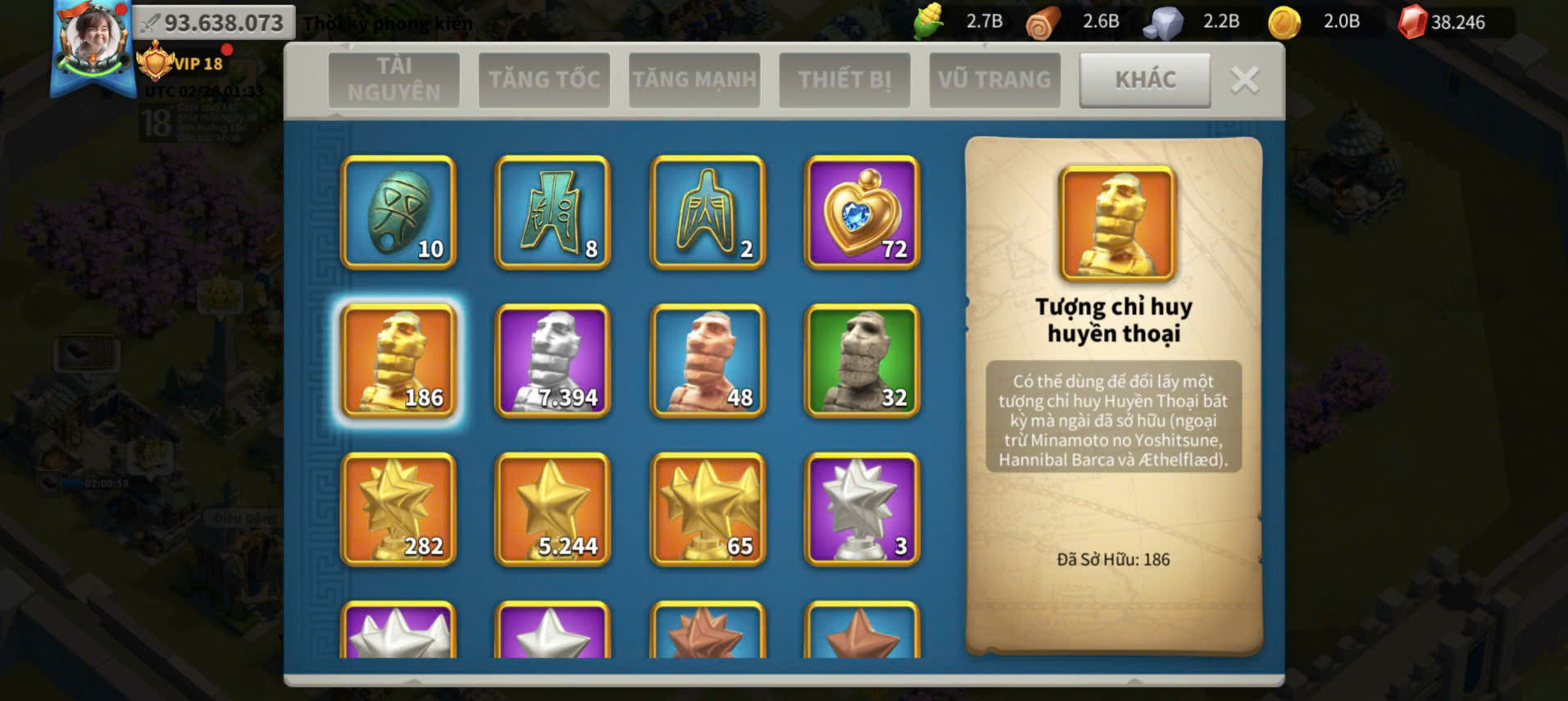Pick the bronze-colored sculpture with 48
The height and width of the screenshot is (701, 1568).
pyautogui.click(x=708, y=361)
